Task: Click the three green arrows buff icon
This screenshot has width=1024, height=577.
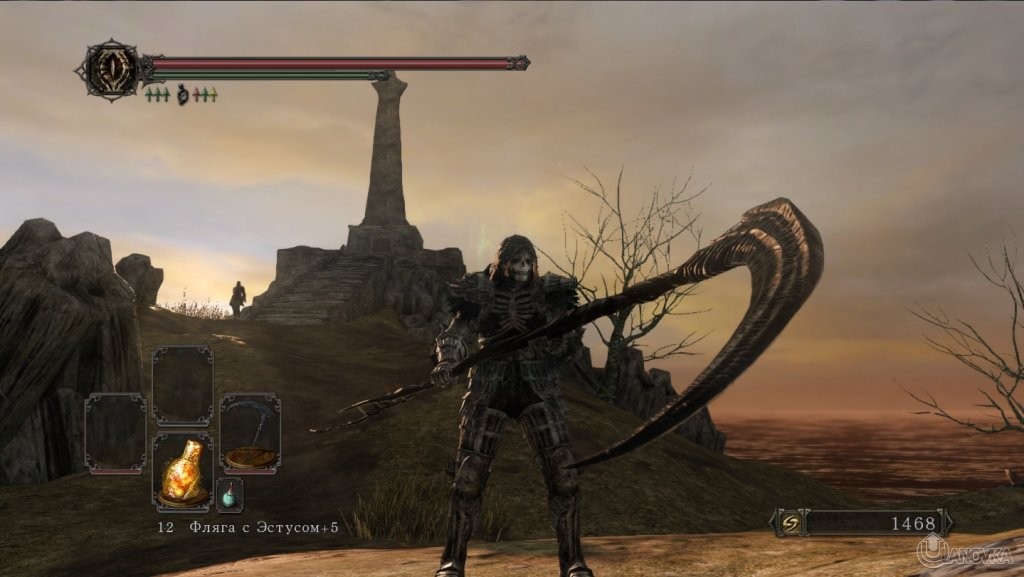Action: (x=157, y=95)
